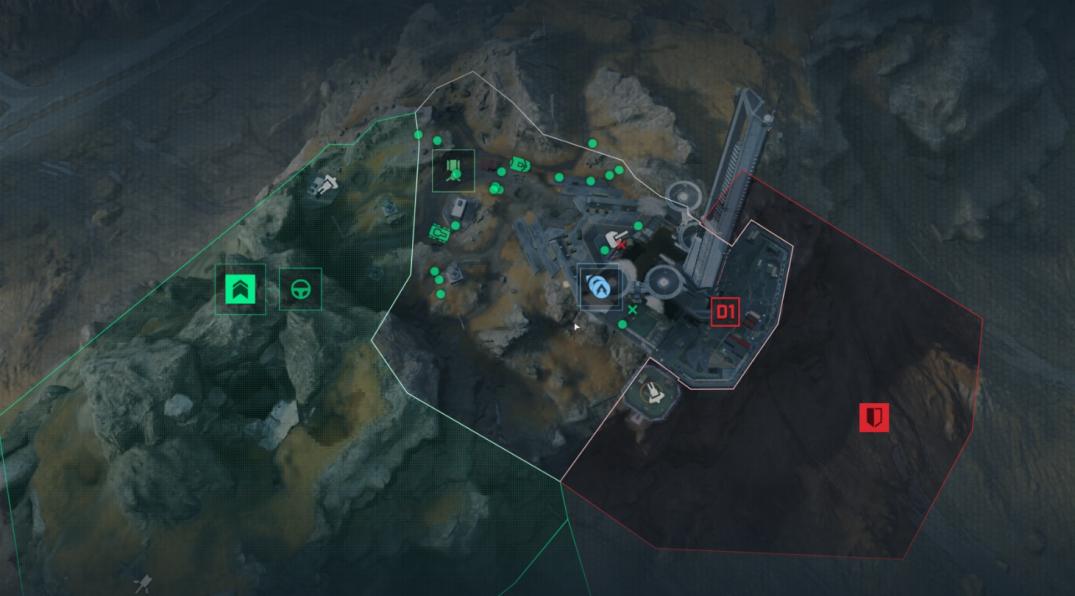
Task: Click the red shield enemy sector icon
Action: click(x=874, y=417)
